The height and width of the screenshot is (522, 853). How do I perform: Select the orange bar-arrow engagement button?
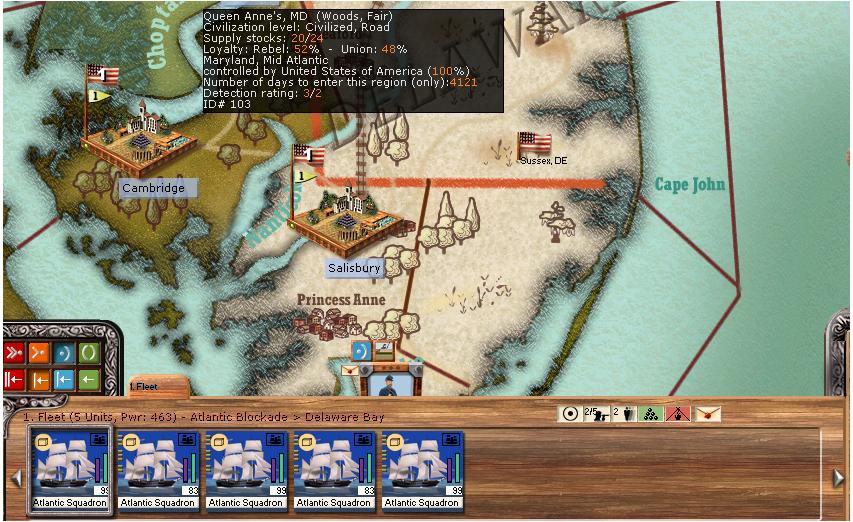pyautogui.click(x=38, y=379)
